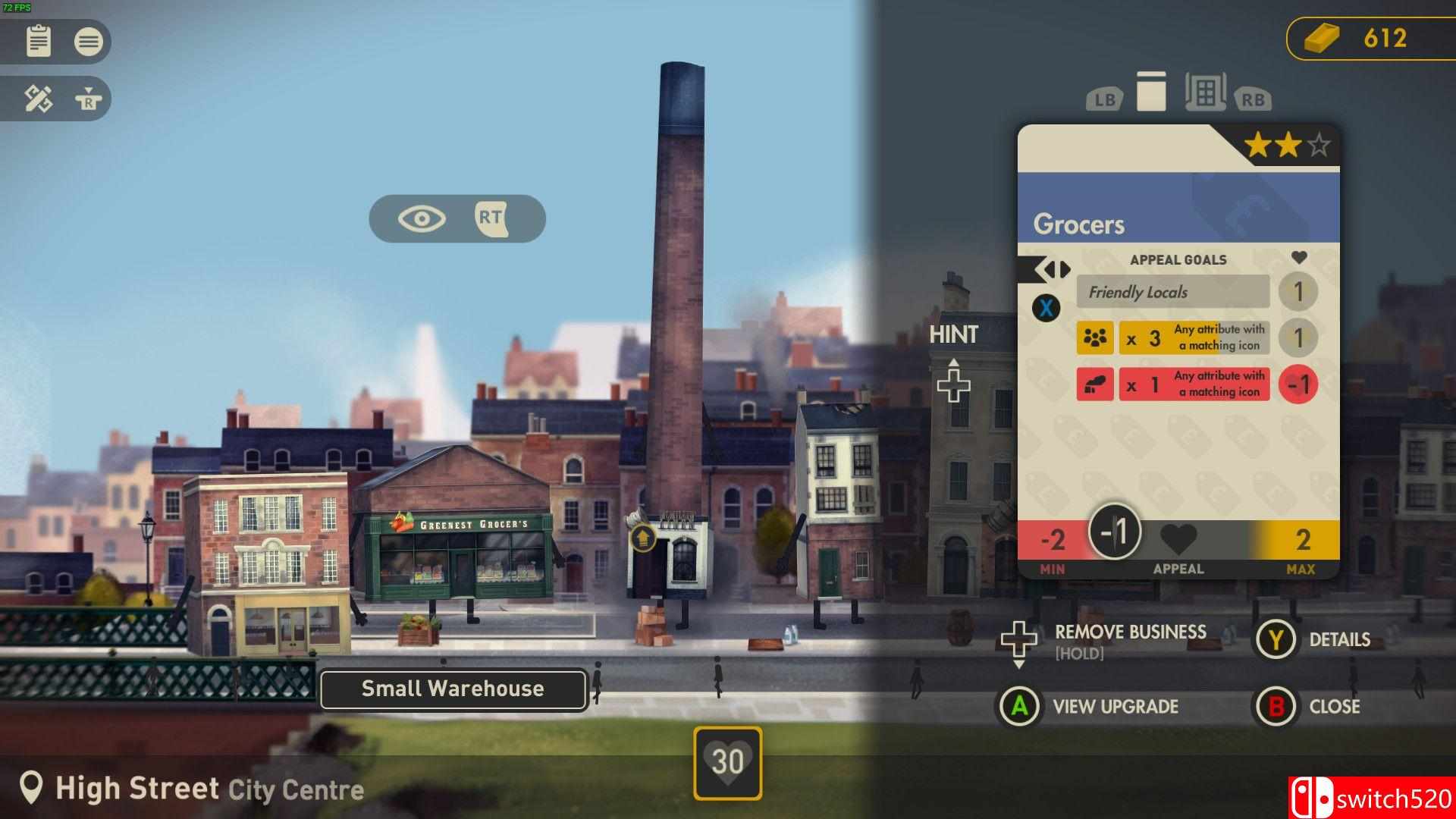This screenshot has height=819, width=1456.
Task: Show the business Details
Action: [1338, 640]
